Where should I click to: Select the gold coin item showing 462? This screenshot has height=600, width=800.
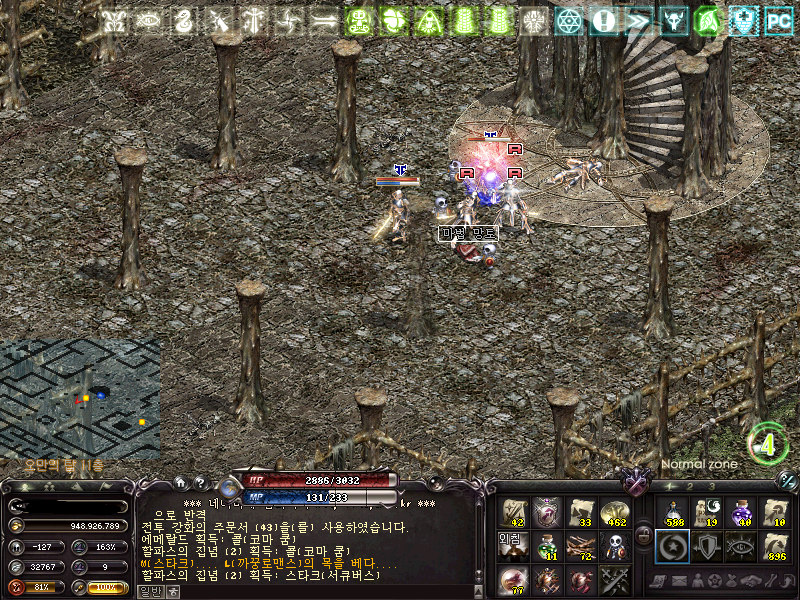pyautogui.click(x=614, y=512)
